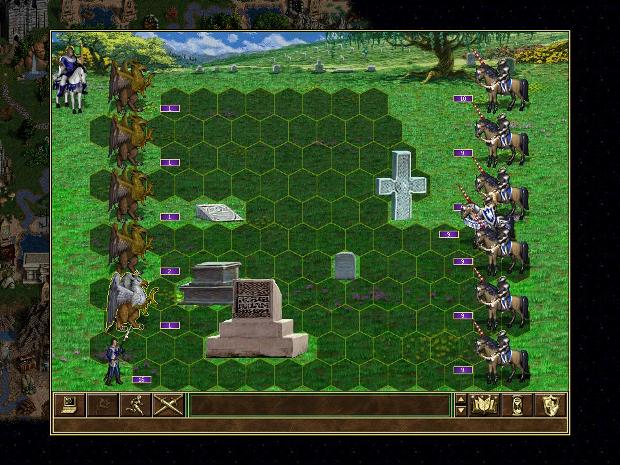This screenshot has height=465, width=620.
Task: Retreat from combat using the running figure
Action: click(135, 405)
